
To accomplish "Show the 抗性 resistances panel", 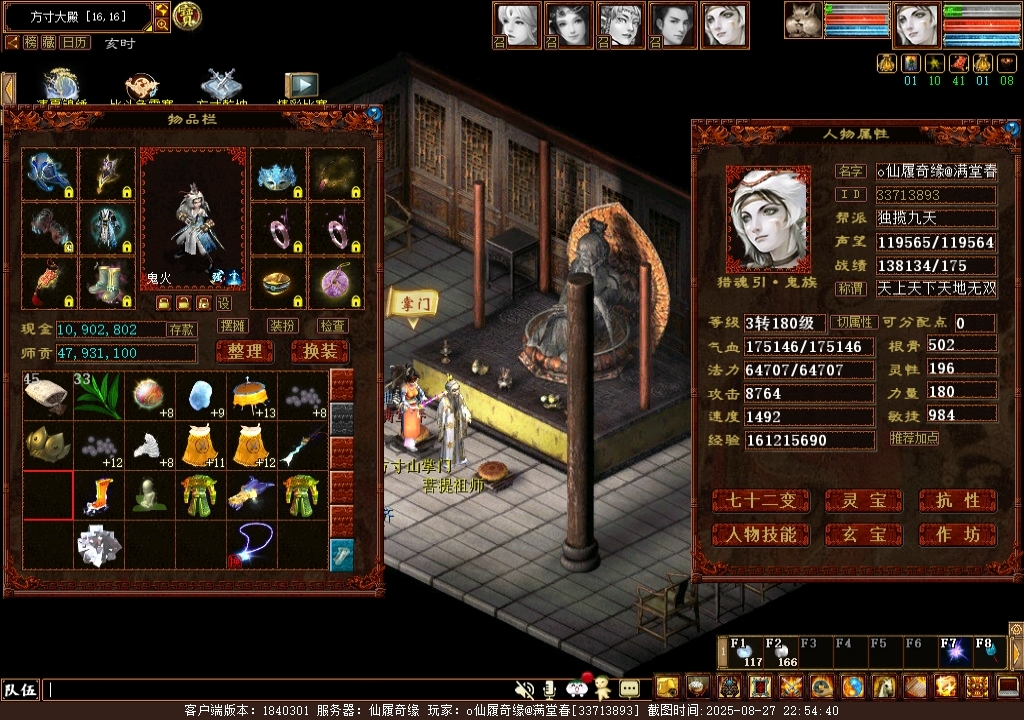I will [x=957, y=500].
